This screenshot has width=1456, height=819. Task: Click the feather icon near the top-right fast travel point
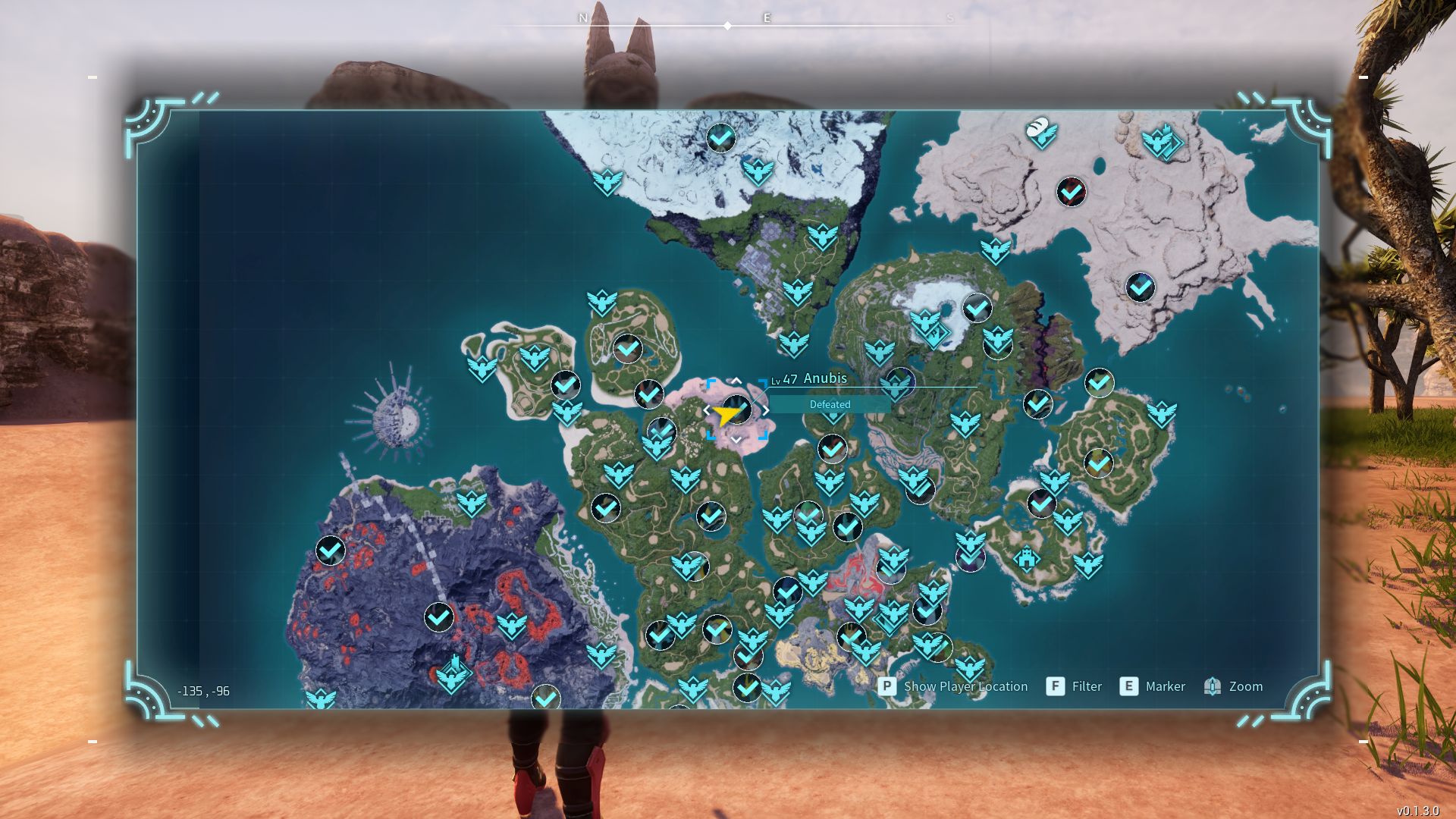[1040, 131]
